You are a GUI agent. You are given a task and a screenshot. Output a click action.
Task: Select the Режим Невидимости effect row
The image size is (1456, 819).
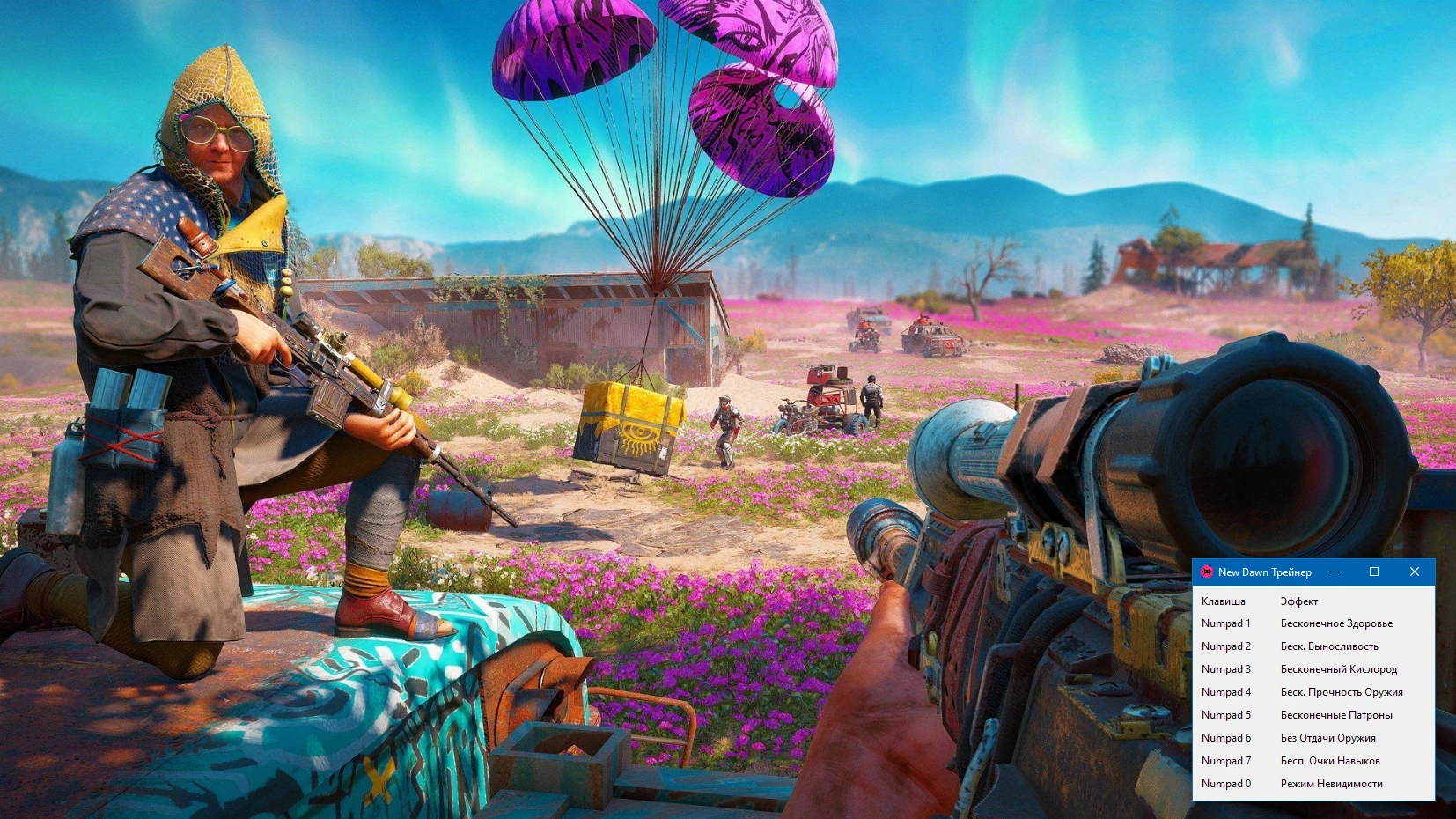[1331, 783]
